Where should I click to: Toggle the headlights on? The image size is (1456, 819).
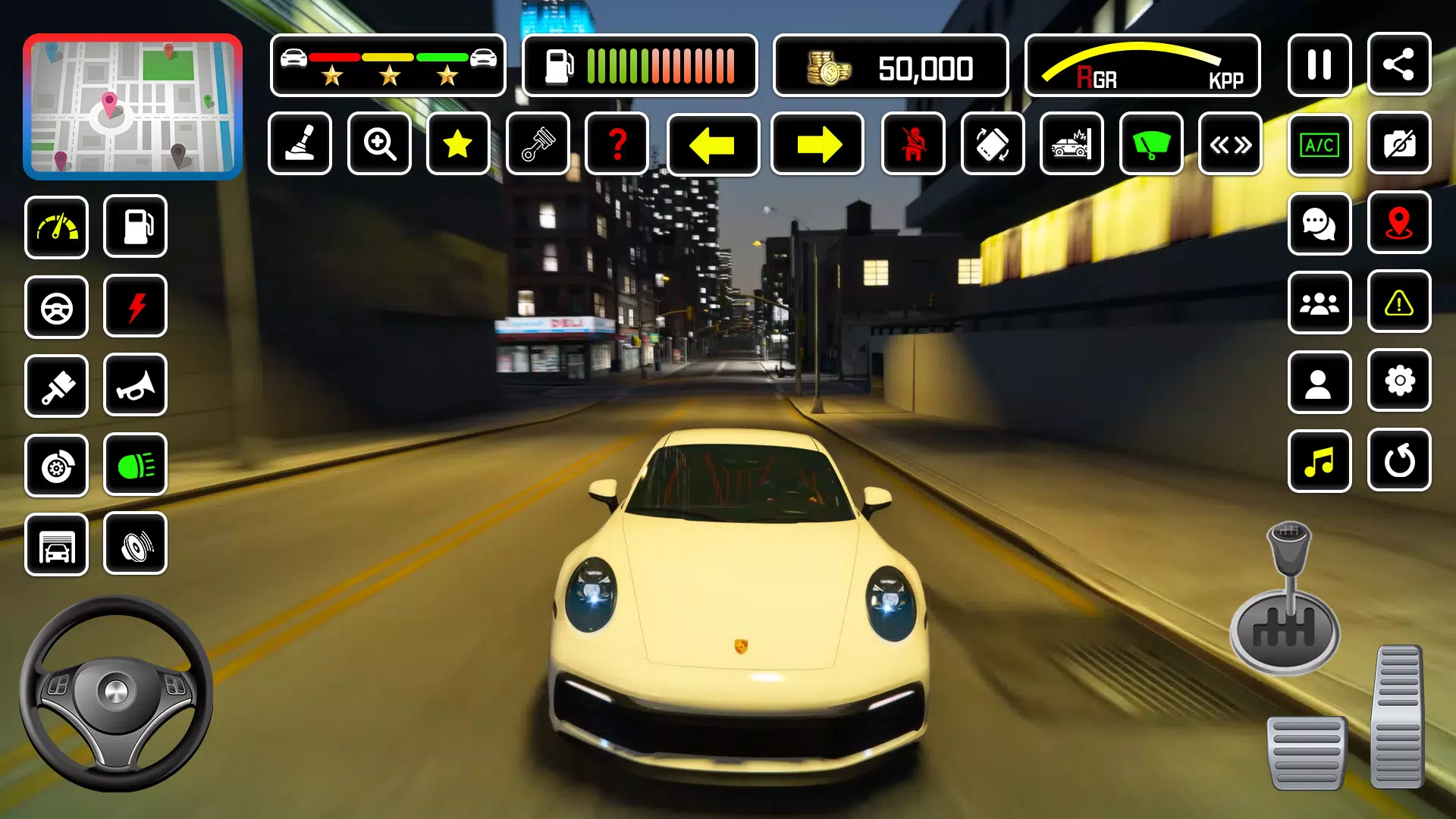coord(135,466)
